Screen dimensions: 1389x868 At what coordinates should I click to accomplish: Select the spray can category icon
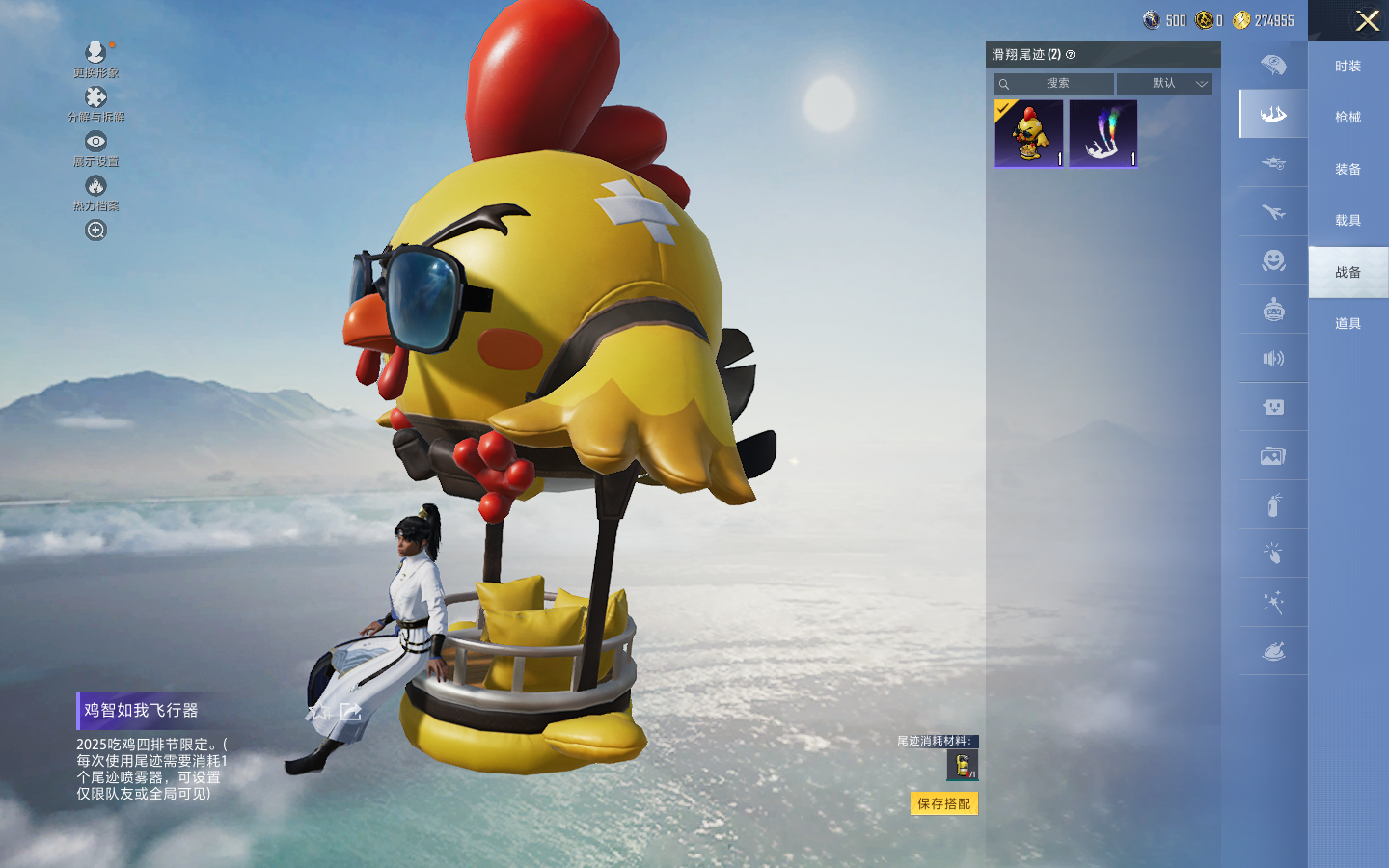click(x=1273, y=504)
